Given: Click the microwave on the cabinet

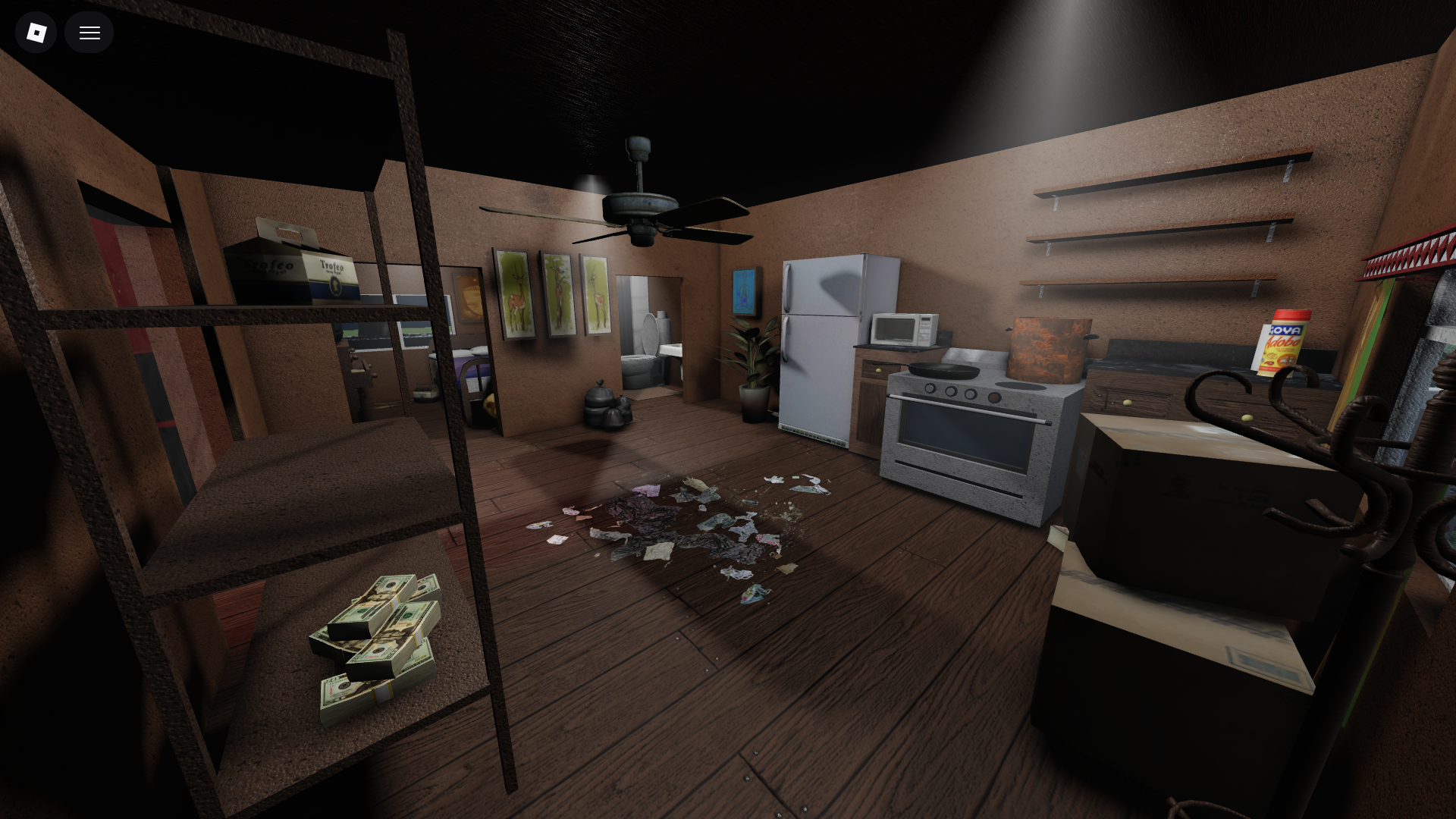Looking at the screenshot, I should pyautogui.click(x=905, y=328).
